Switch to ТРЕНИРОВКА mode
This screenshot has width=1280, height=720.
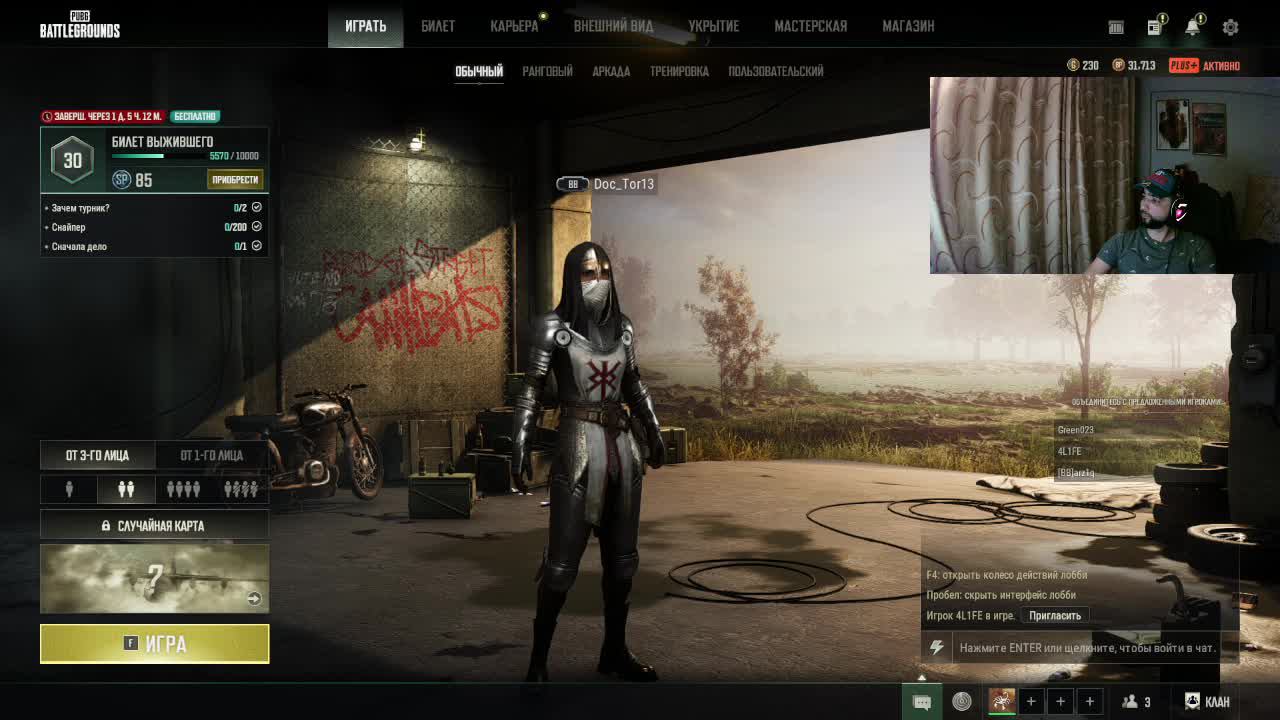click(679, 71)
